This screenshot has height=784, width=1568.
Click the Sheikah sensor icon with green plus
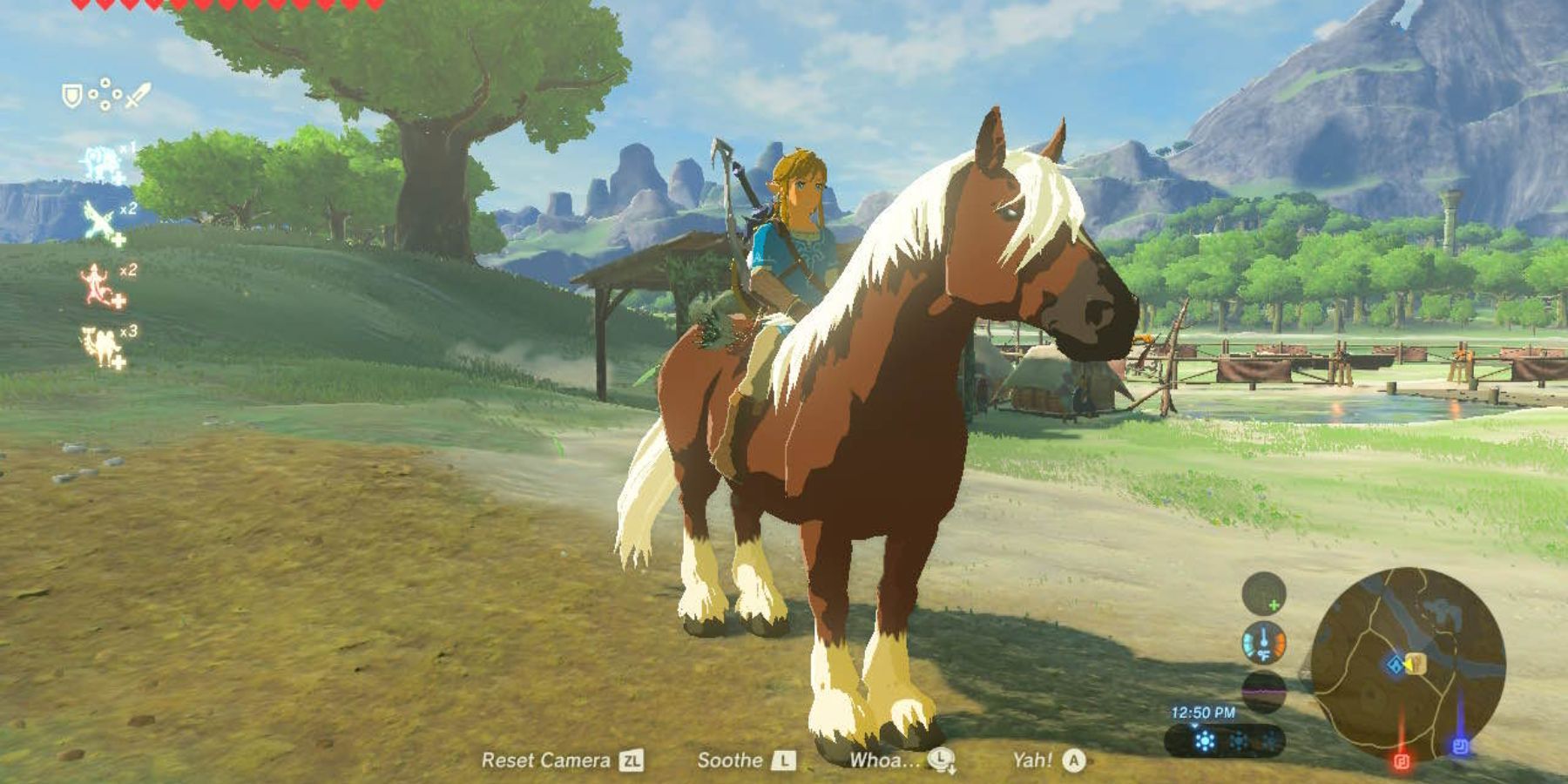1262,593
